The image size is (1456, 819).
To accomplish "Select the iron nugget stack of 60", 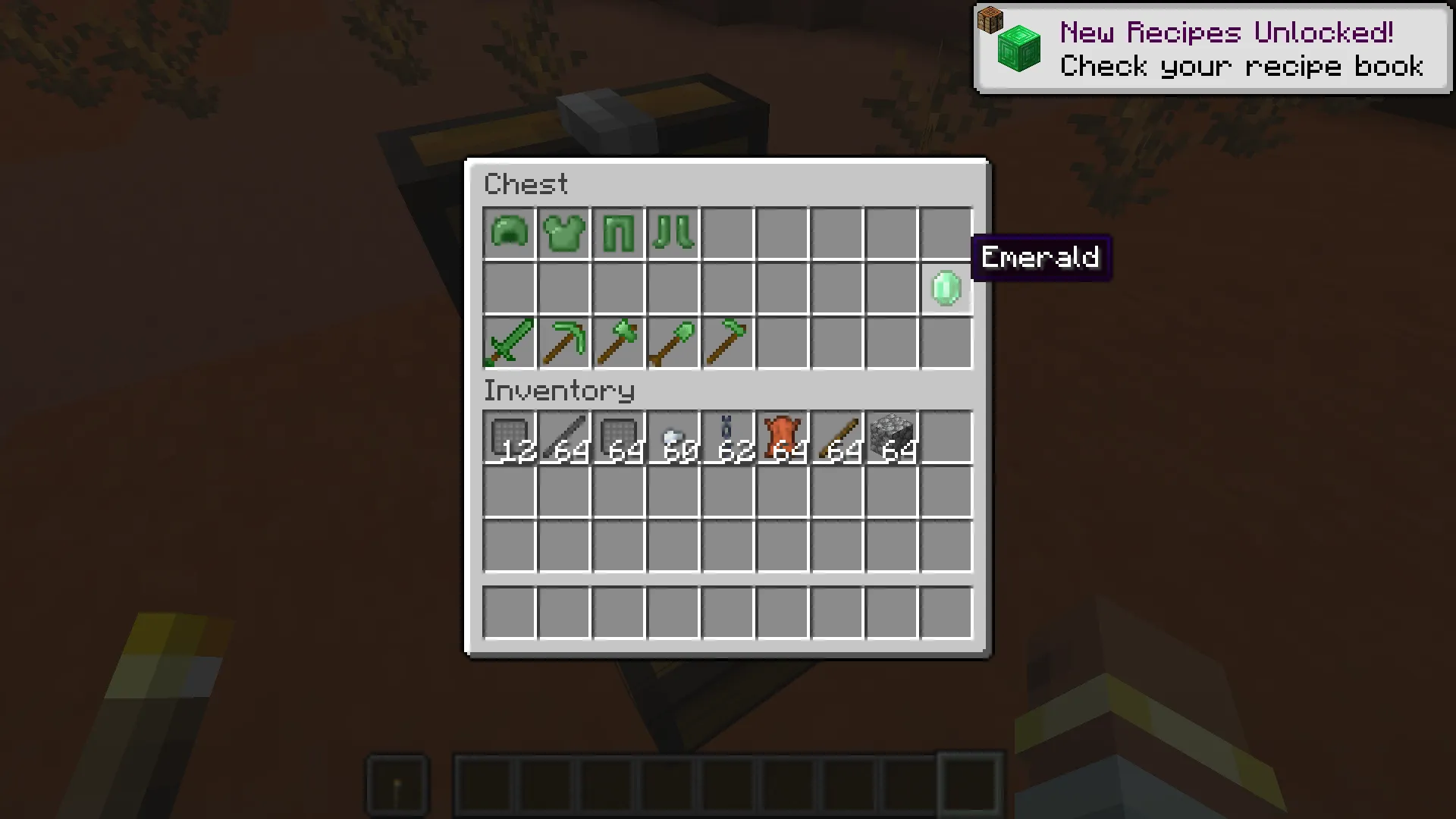I will tap(673, 435).
